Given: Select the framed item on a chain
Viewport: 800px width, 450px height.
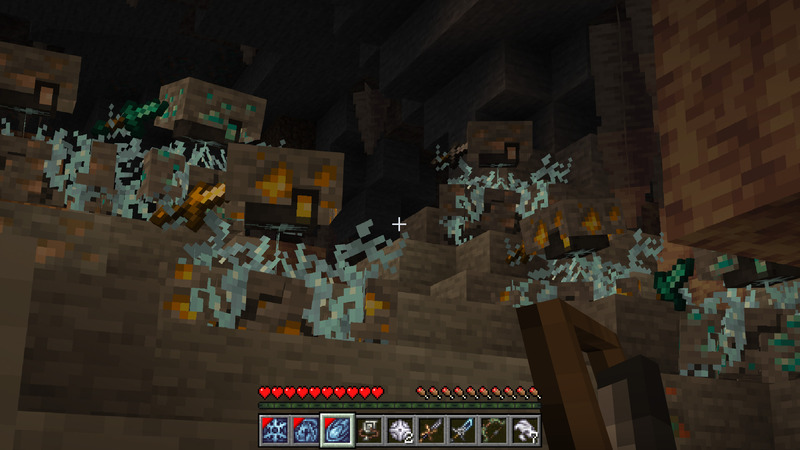Looking at the screenshot, I should [x=368, y=430].
